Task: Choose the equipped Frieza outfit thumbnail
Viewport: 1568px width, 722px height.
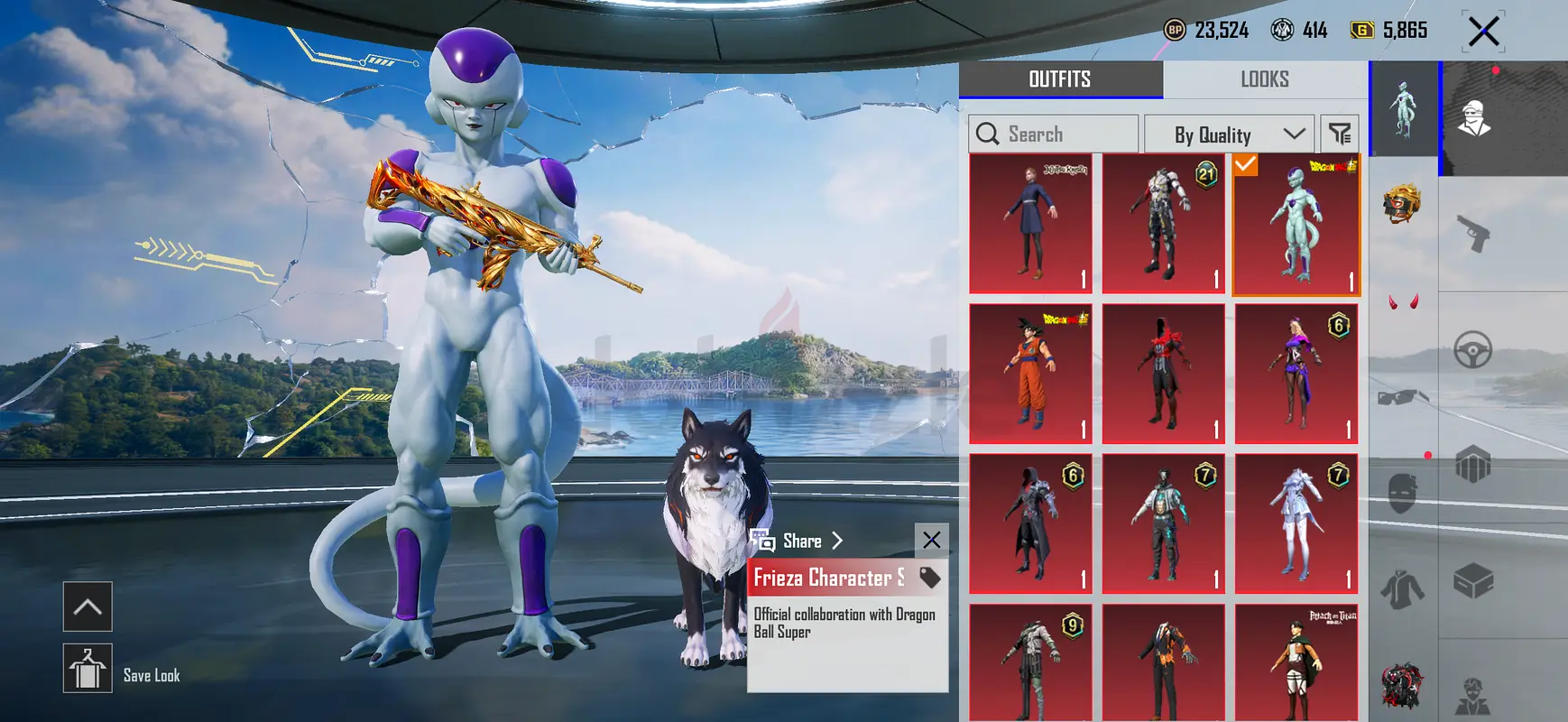Action: pos(1296,225)
